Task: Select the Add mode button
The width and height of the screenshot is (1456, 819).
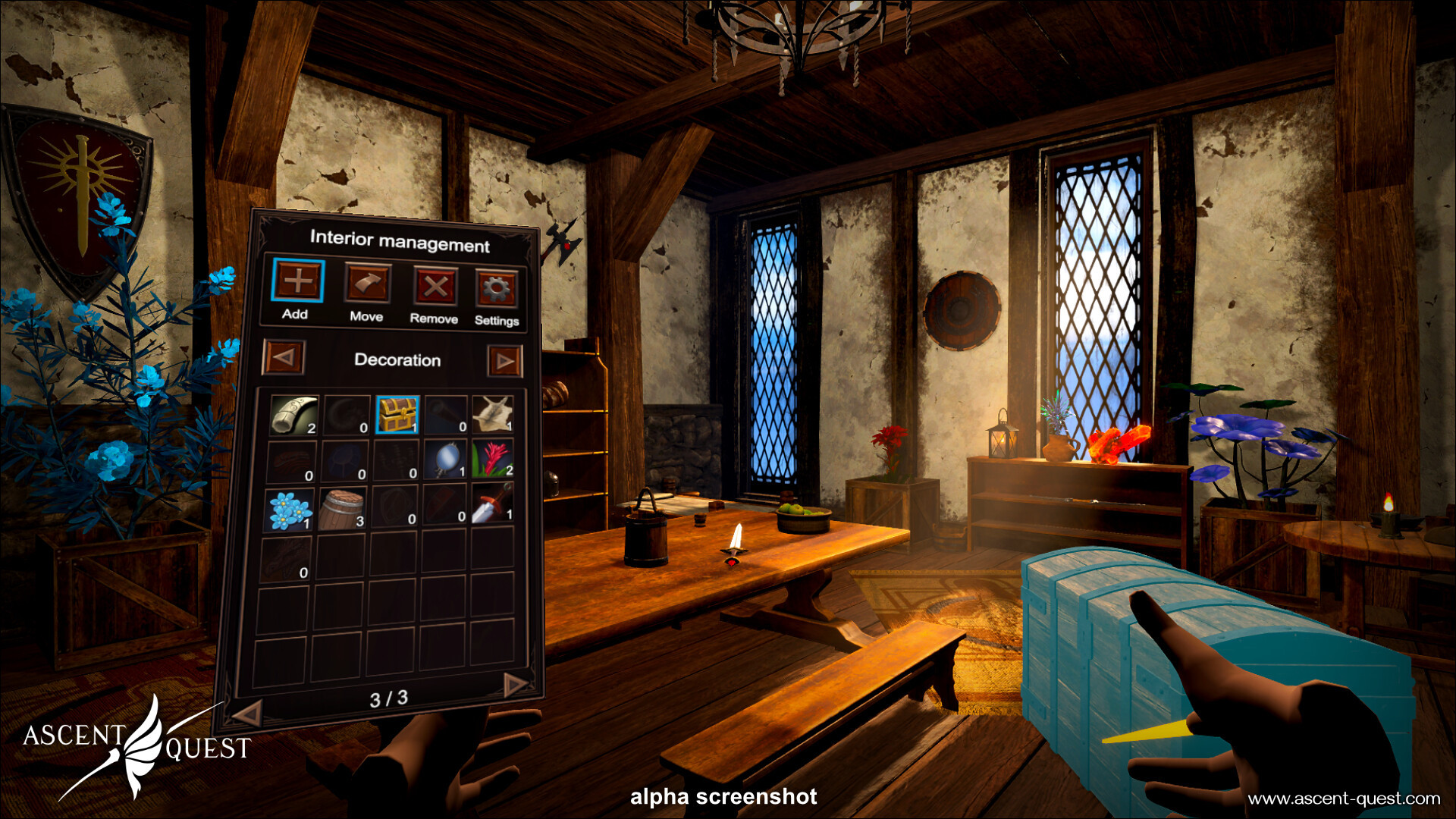Action: (298, 281)
